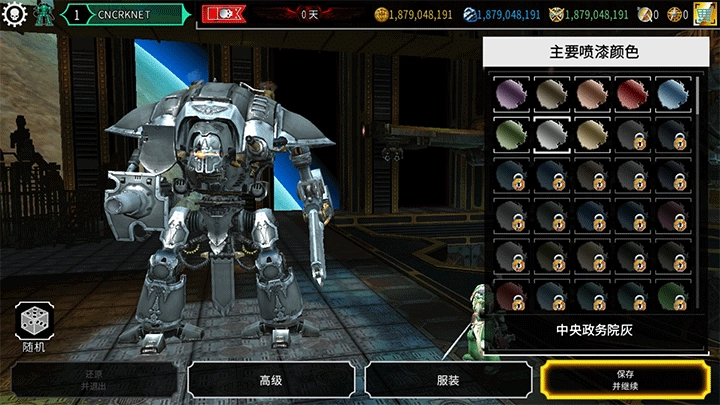Click 还原并退出 (revert and exit) button
This screenshot has height=405, width=720.
(95, 380)
